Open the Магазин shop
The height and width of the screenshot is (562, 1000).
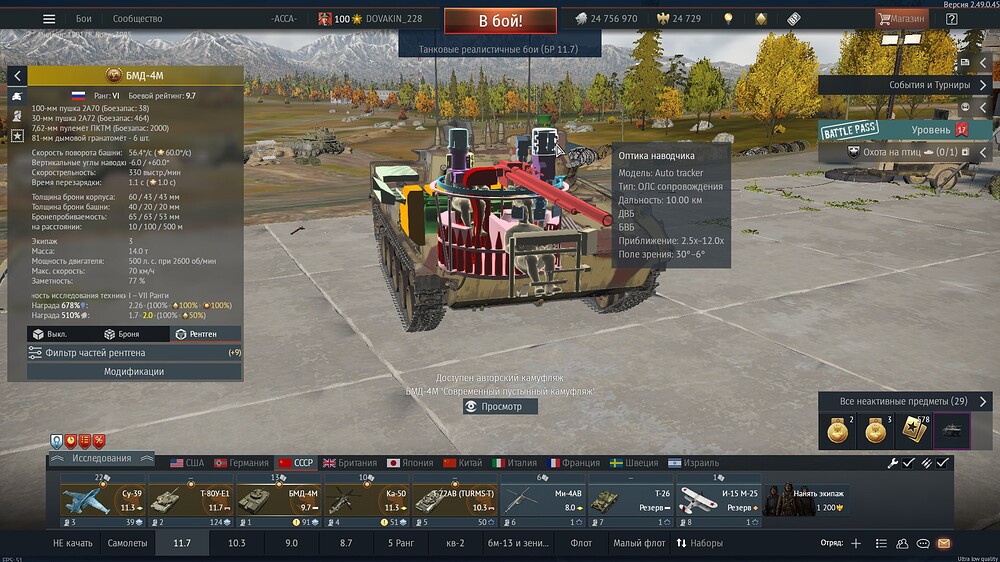(x=902, y=19)
